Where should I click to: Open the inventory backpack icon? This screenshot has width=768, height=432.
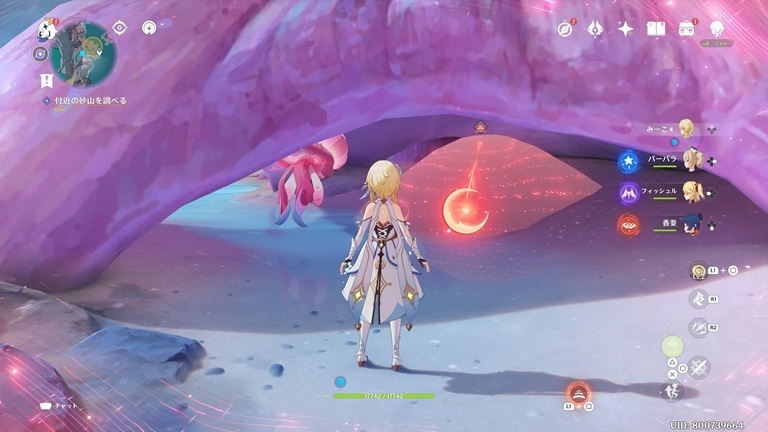(x=687, y=29)
